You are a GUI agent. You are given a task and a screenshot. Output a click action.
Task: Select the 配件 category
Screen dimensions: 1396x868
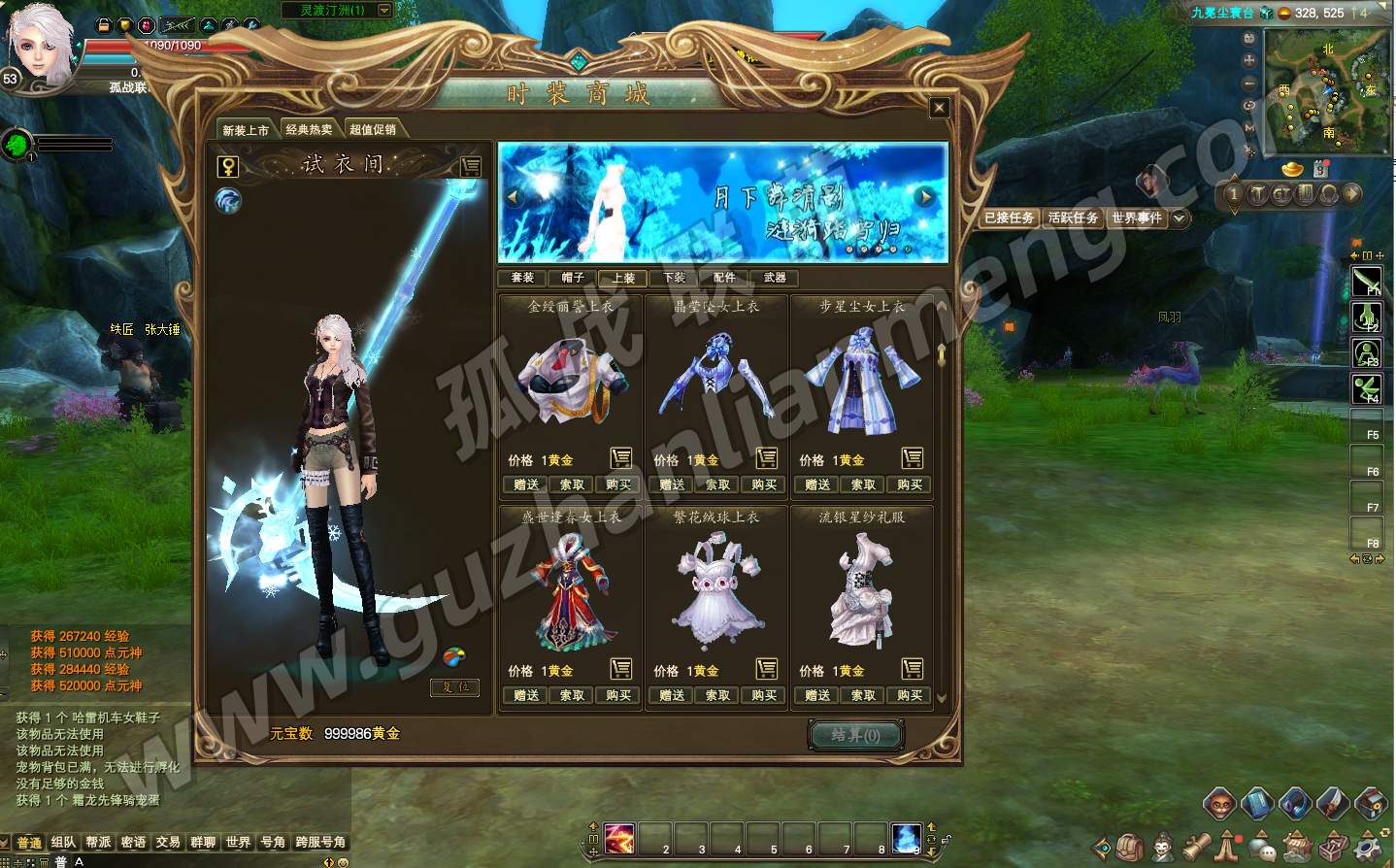[724, 278]
